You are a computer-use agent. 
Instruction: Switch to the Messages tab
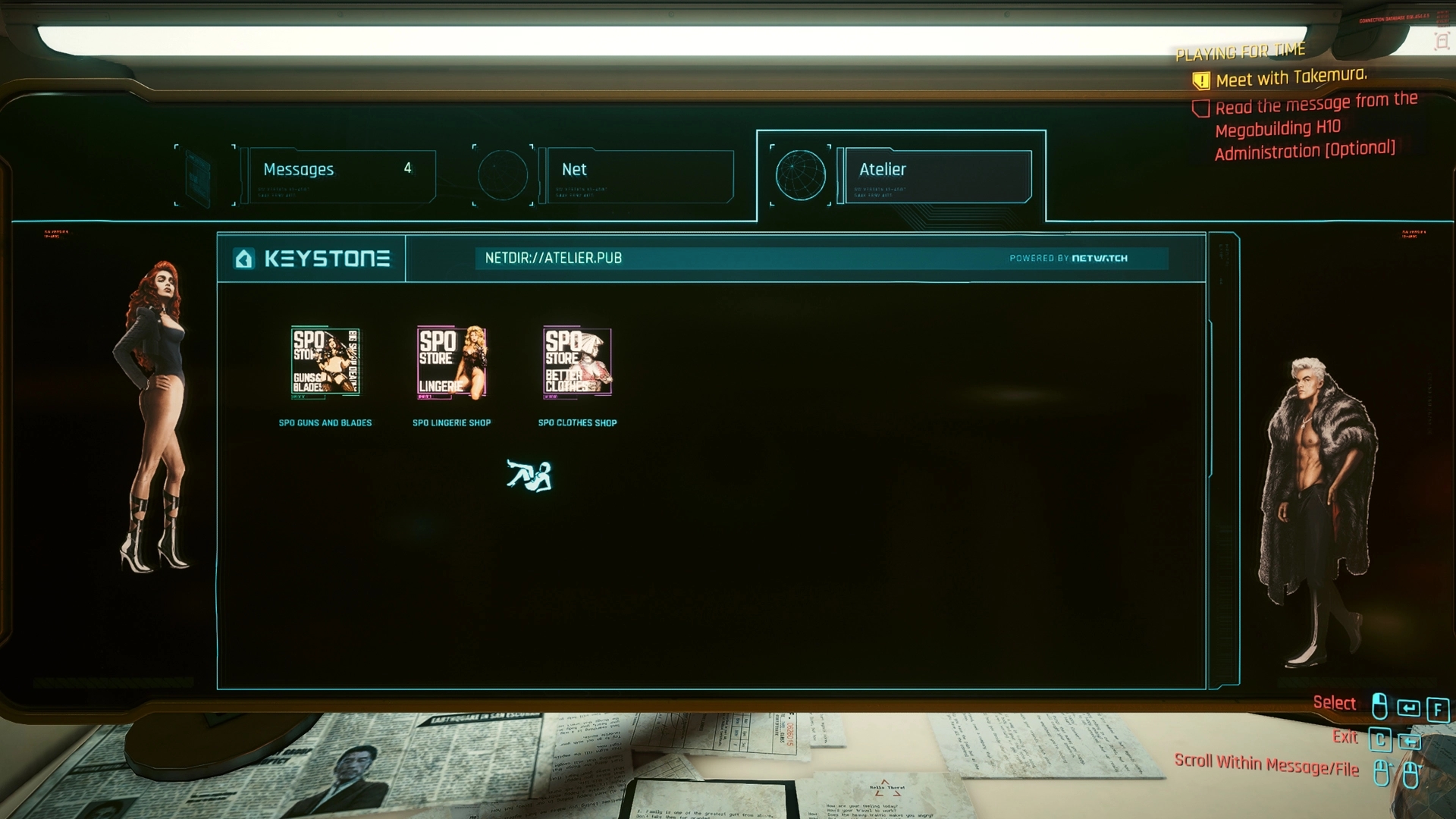point(334,169)
